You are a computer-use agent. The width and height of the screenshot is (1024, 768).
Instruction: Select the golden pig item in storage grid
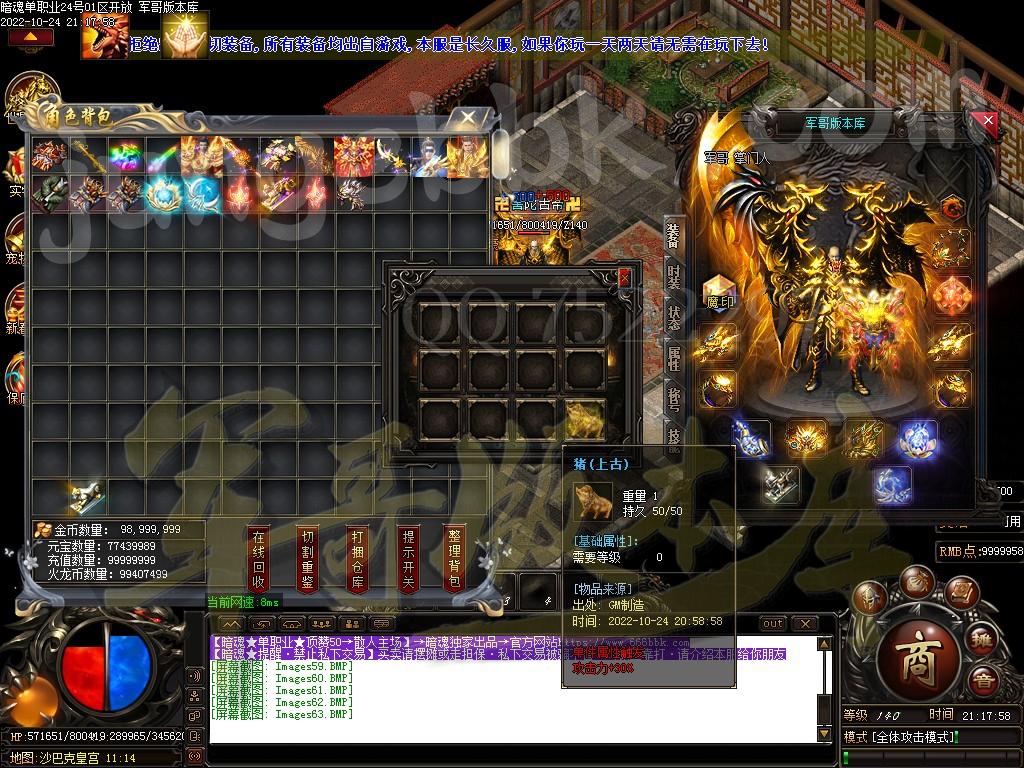tap(587, 418)
